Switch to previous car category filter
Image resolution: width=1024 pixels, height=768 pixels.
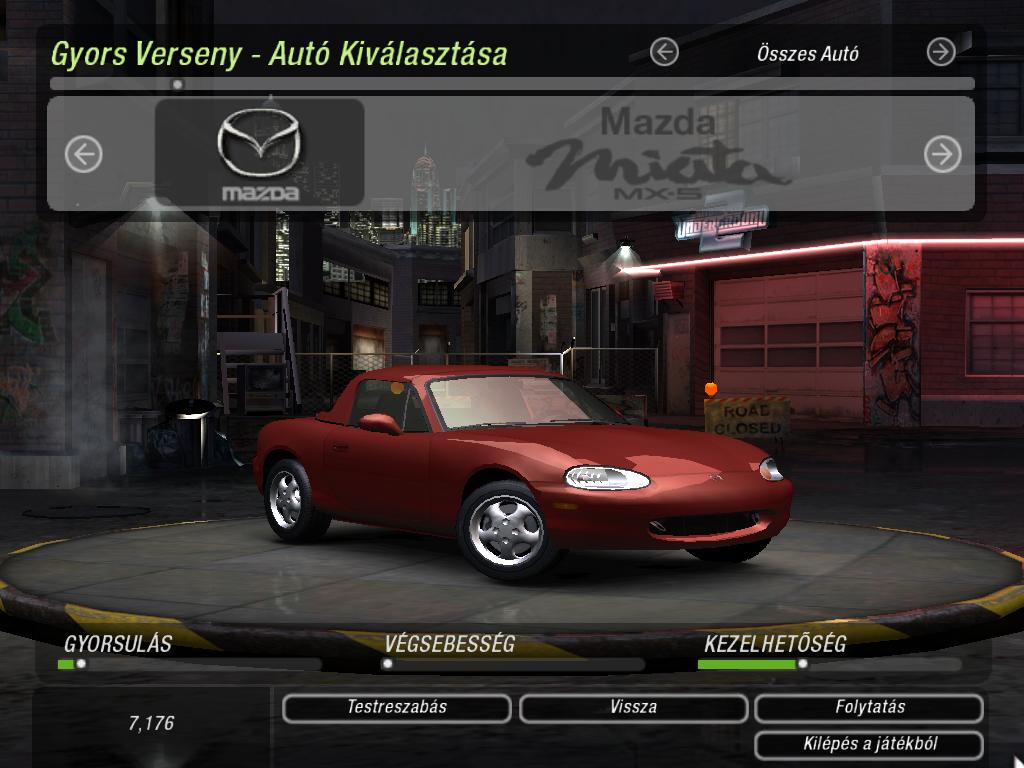(664, 52)
